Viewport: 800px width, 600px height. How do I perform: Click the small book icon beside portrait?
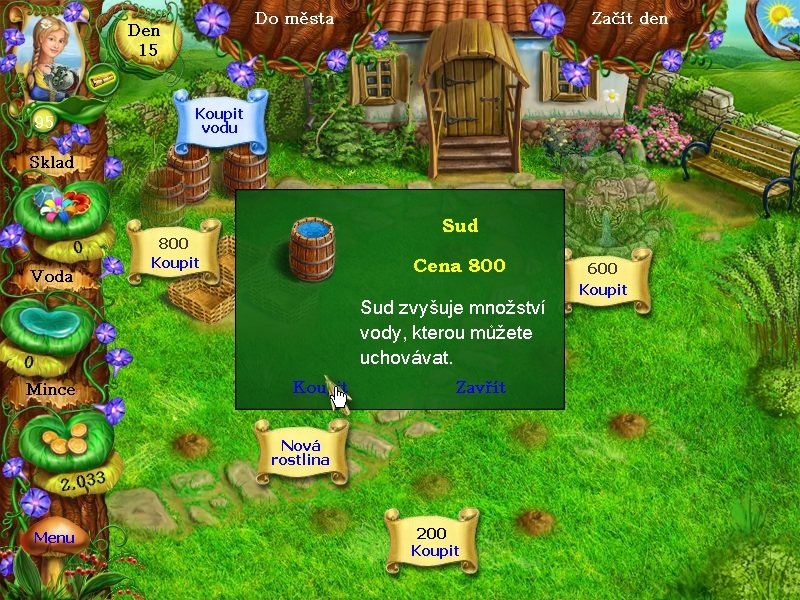(100, 80)
